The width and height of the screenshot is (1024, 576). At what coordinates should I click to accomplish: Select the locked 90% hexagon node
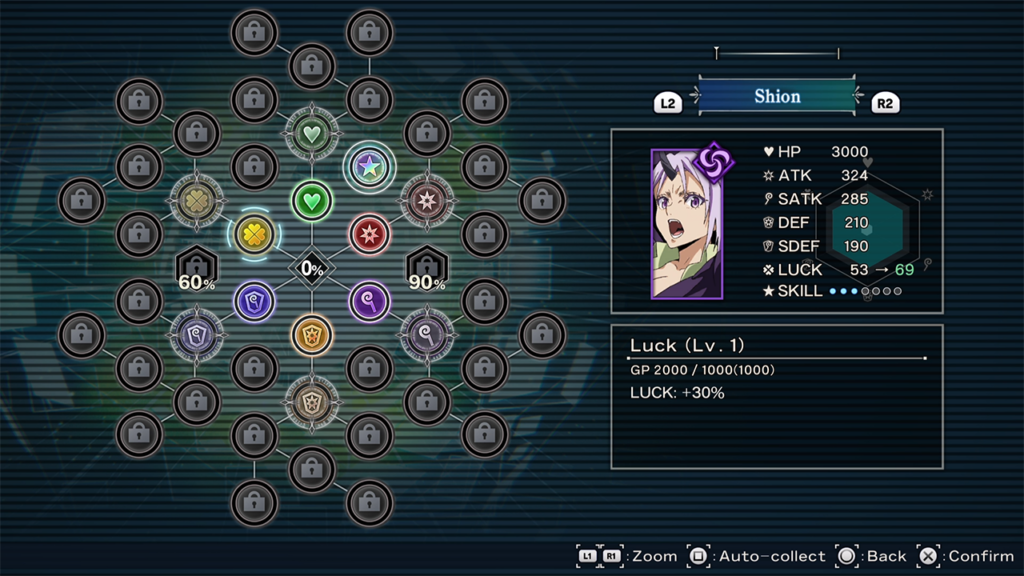pos(427,268)
